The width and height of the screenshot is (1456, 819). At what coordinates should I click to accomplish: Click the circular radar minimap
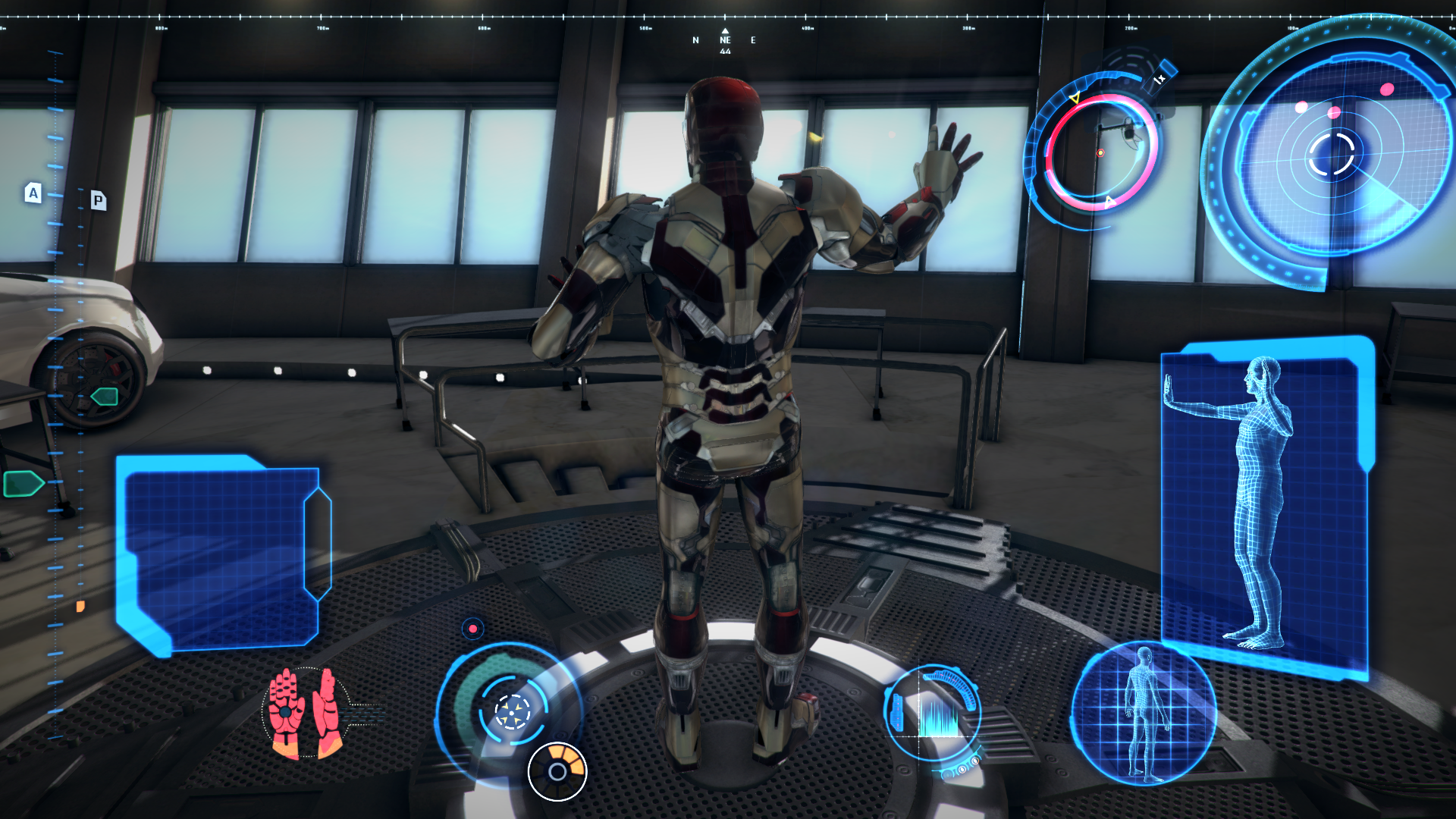pyautogui.click(x=1331, y=154)
